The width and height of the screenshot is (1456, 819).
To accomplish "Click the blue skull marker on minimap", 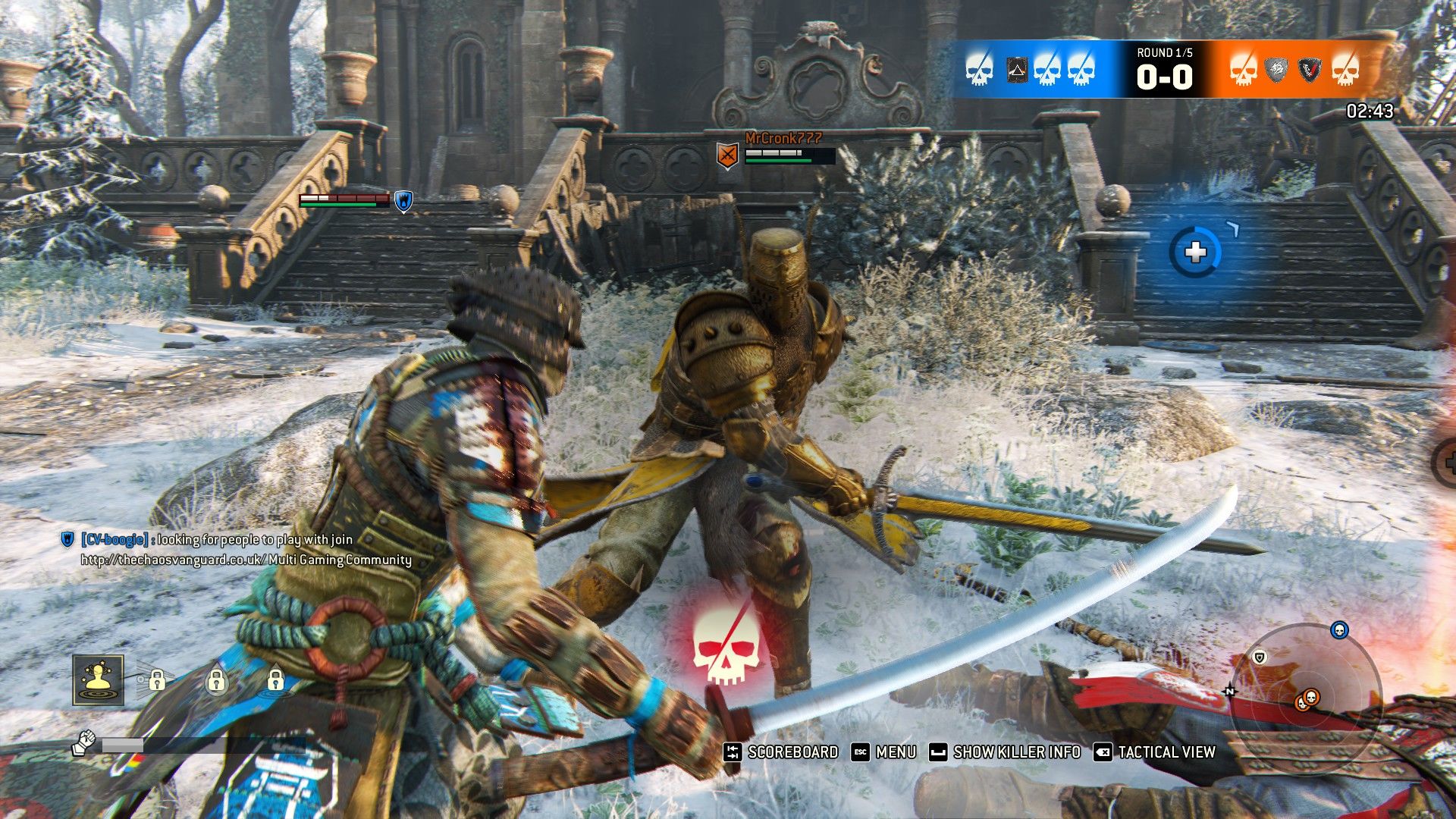I will pyautogui.click(x=1339, y=630).
